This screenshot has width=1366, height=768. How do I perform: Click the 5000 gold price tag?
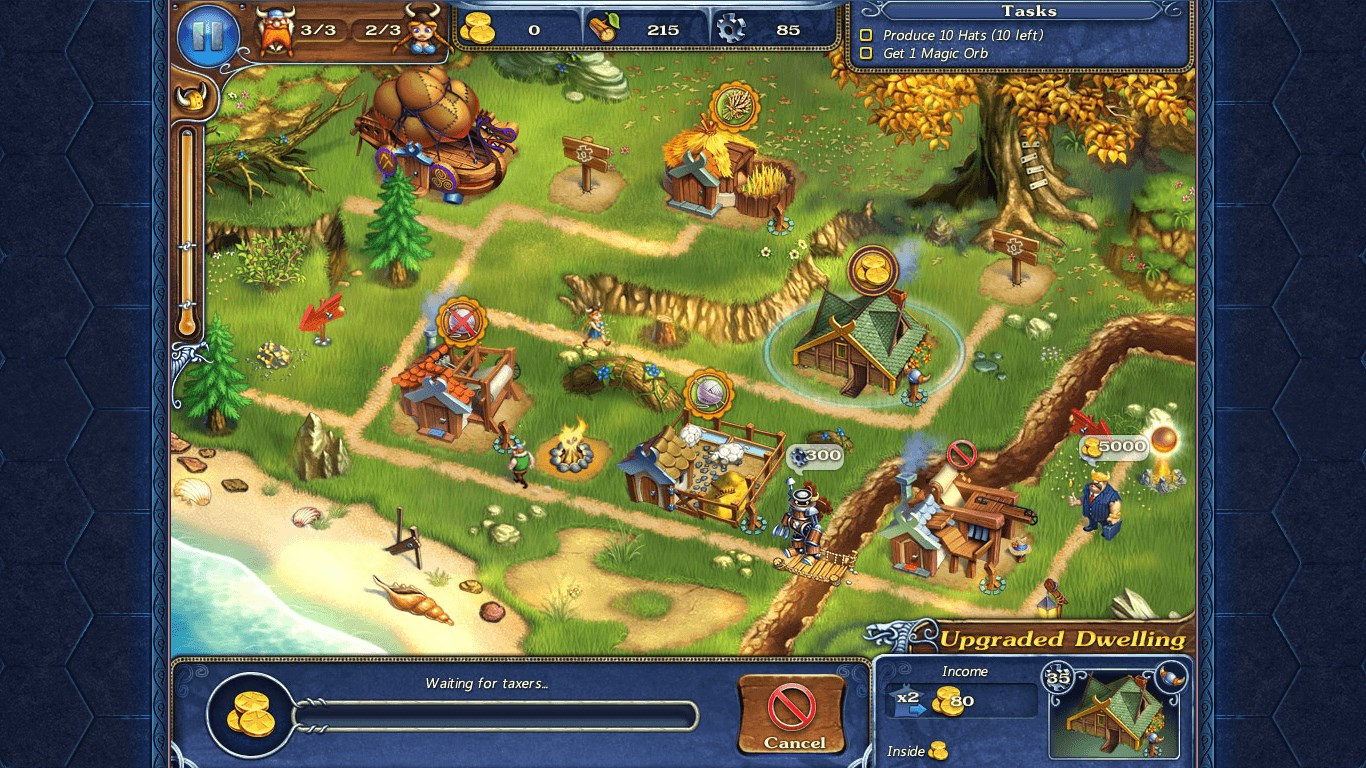coord(1114,447)
